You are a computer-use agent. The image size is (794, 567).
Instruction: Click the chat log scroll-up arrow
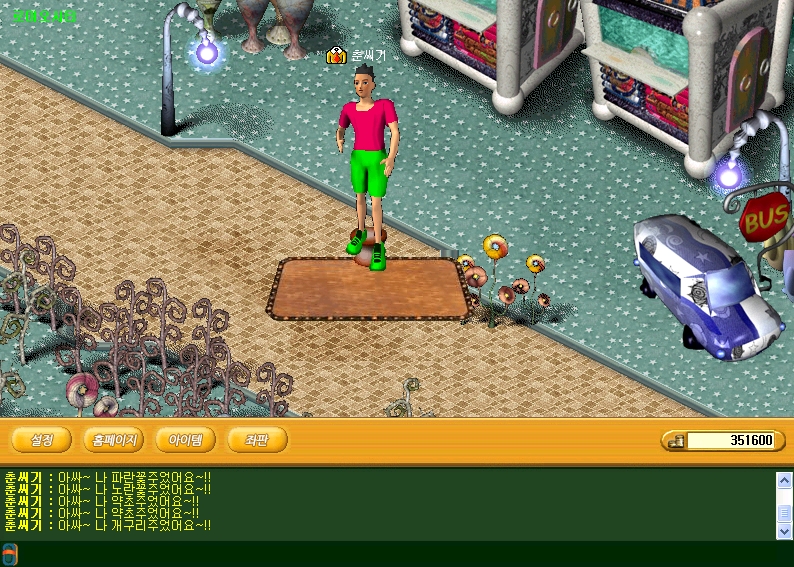[784, 480]
